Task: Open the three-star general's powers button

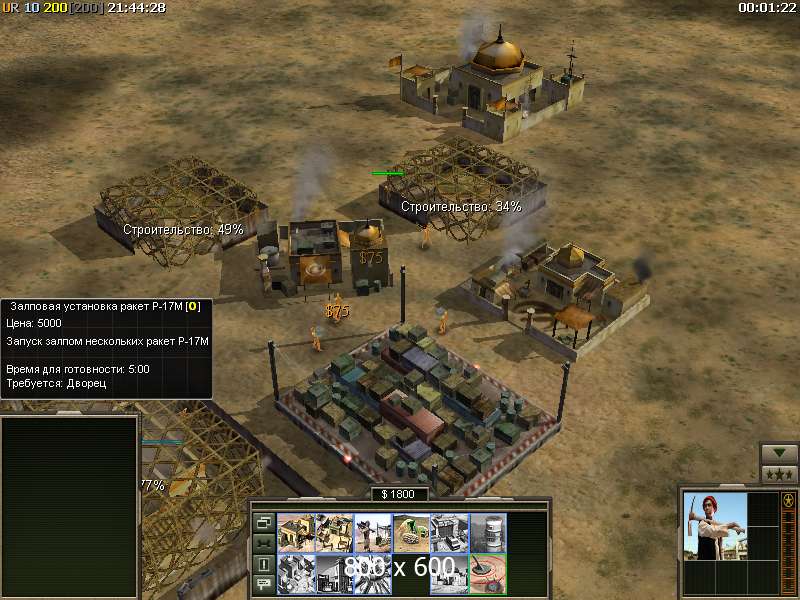Action: (x=779, y=474)
